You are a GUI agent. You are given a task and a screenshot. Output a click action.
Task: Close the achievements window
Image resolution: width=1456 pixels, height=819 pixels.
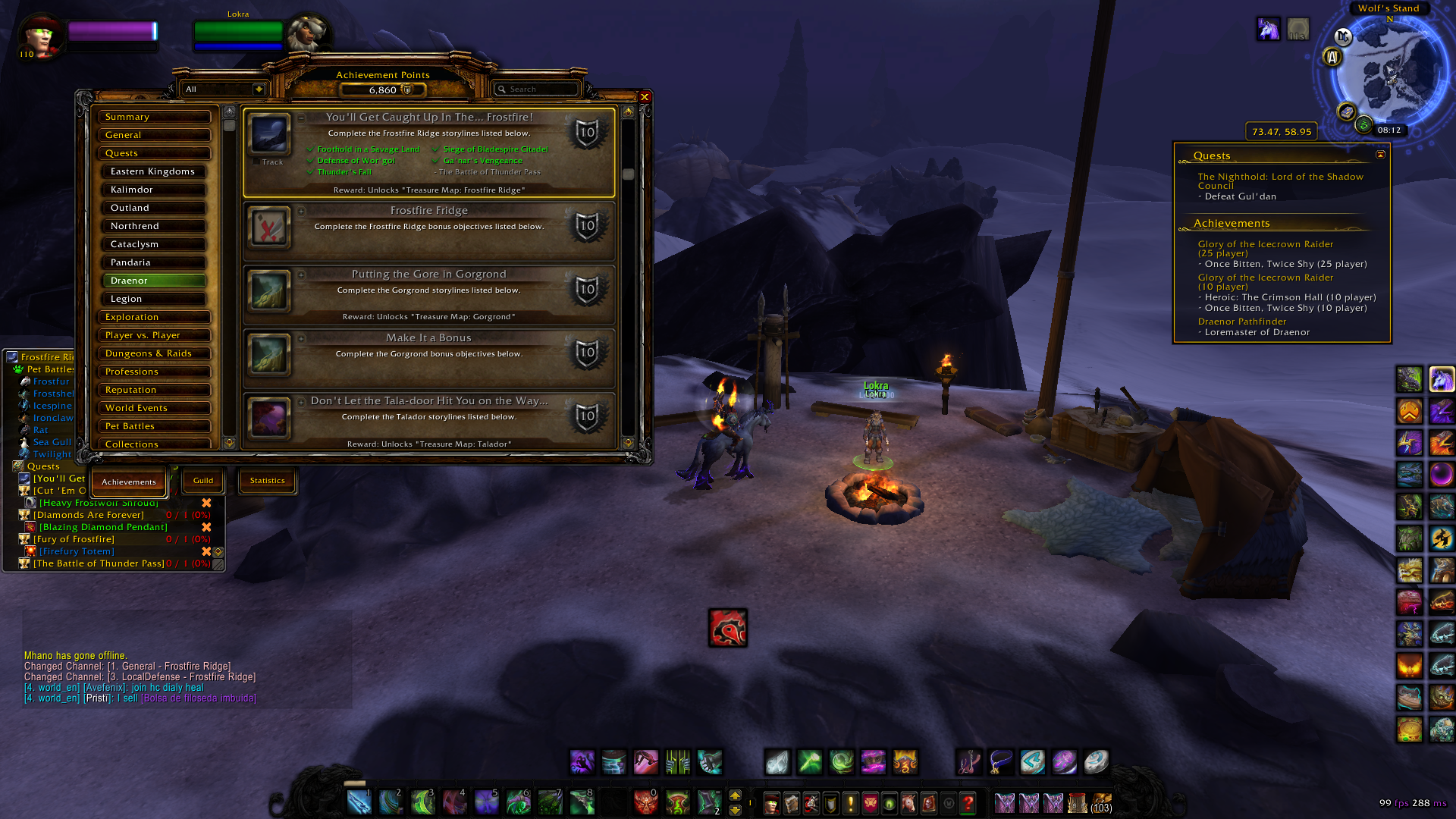point(645,97)
